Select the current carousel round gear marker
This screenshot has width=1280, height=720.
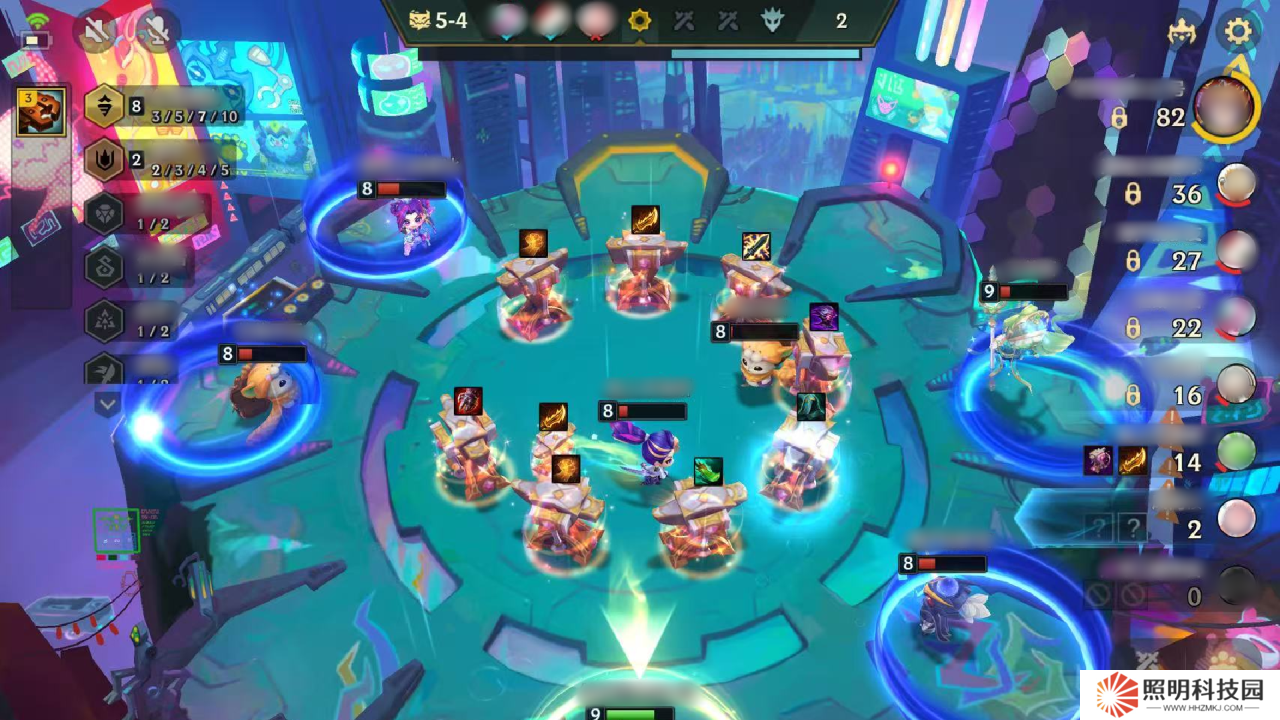[x=639, y=21]
